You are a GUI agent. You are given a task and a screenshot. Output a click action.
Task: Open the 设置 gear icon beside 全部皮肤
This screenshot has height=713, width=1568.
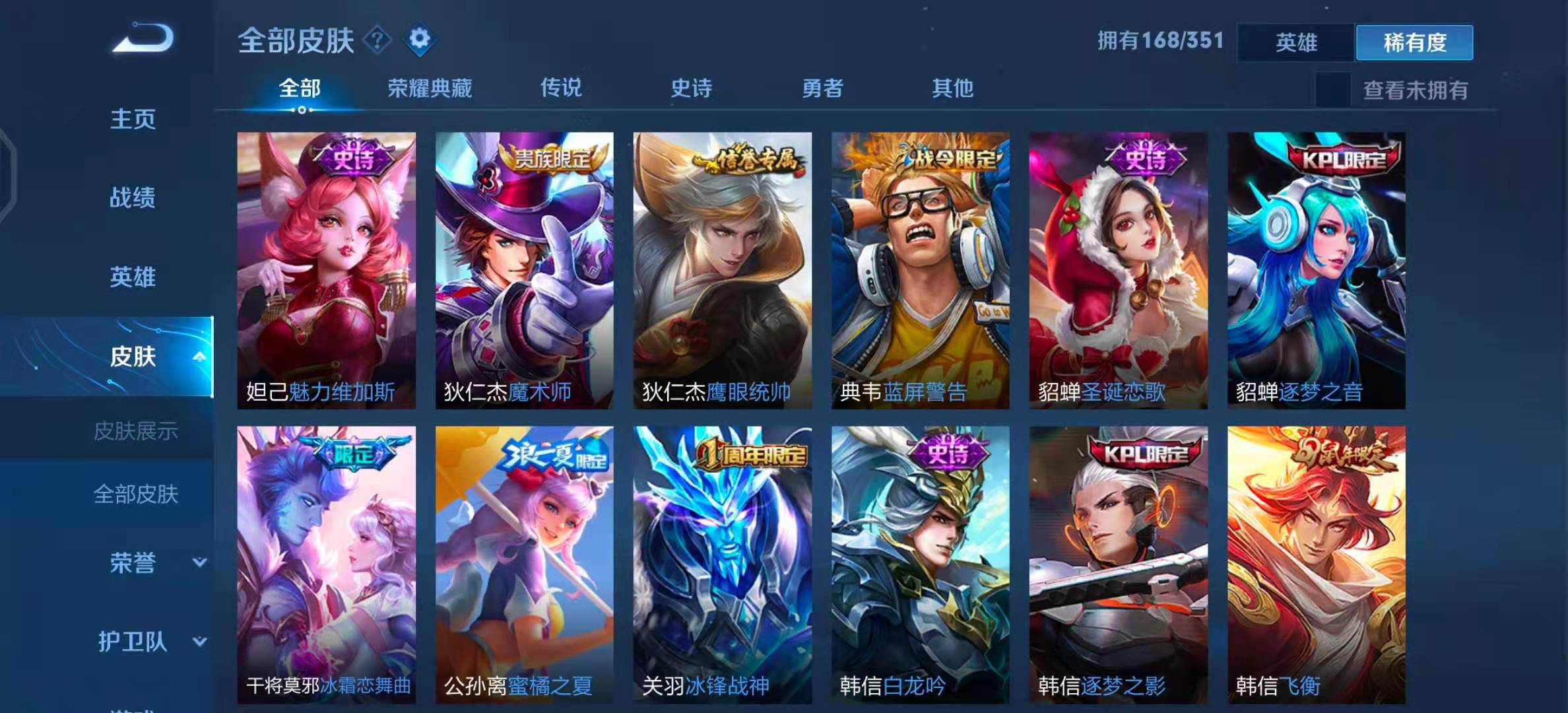(x=418, y=38)
